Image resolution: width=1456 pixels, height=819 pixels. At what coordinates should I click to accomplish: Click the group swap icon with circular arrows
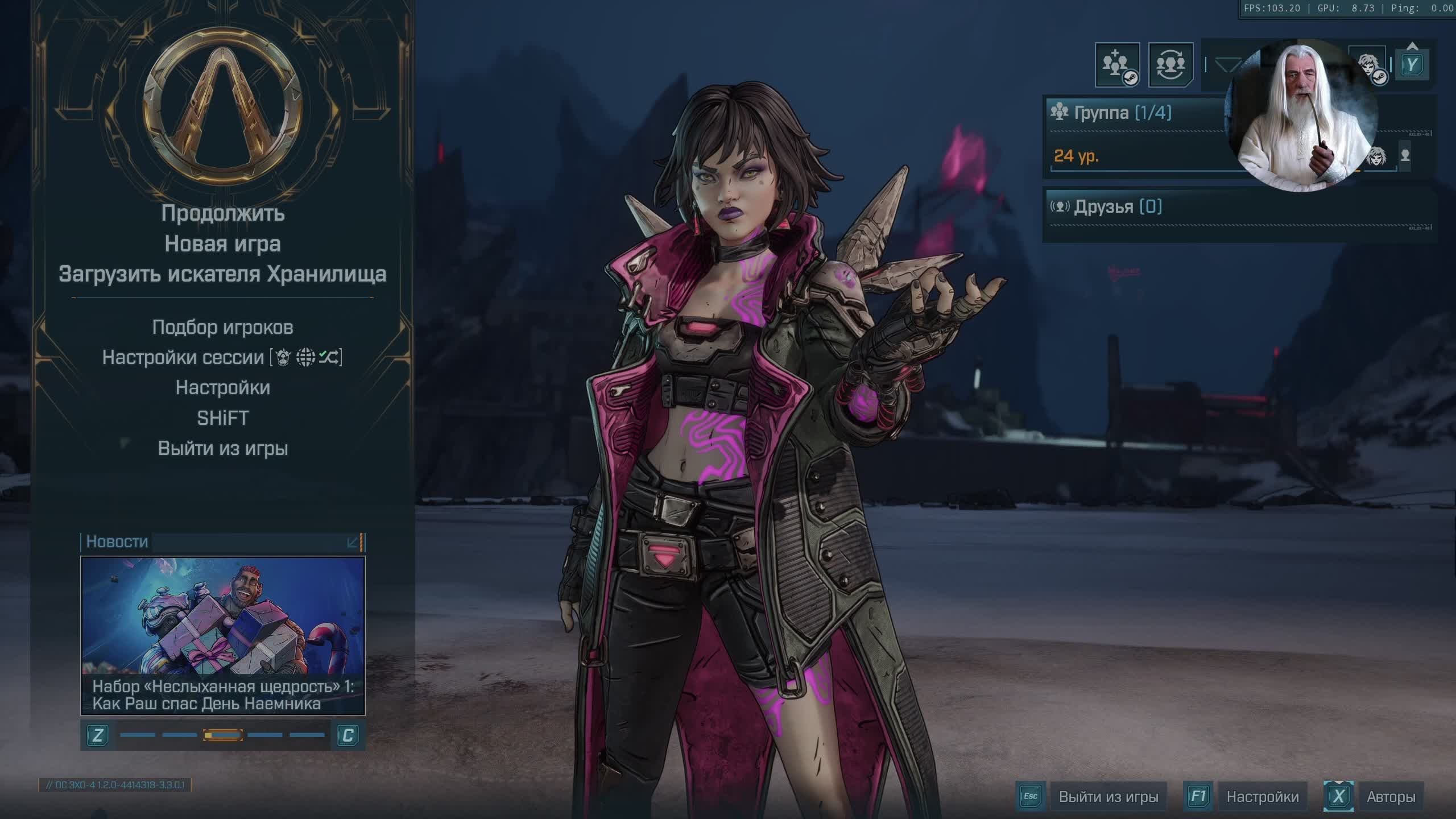click(1170, 65)
